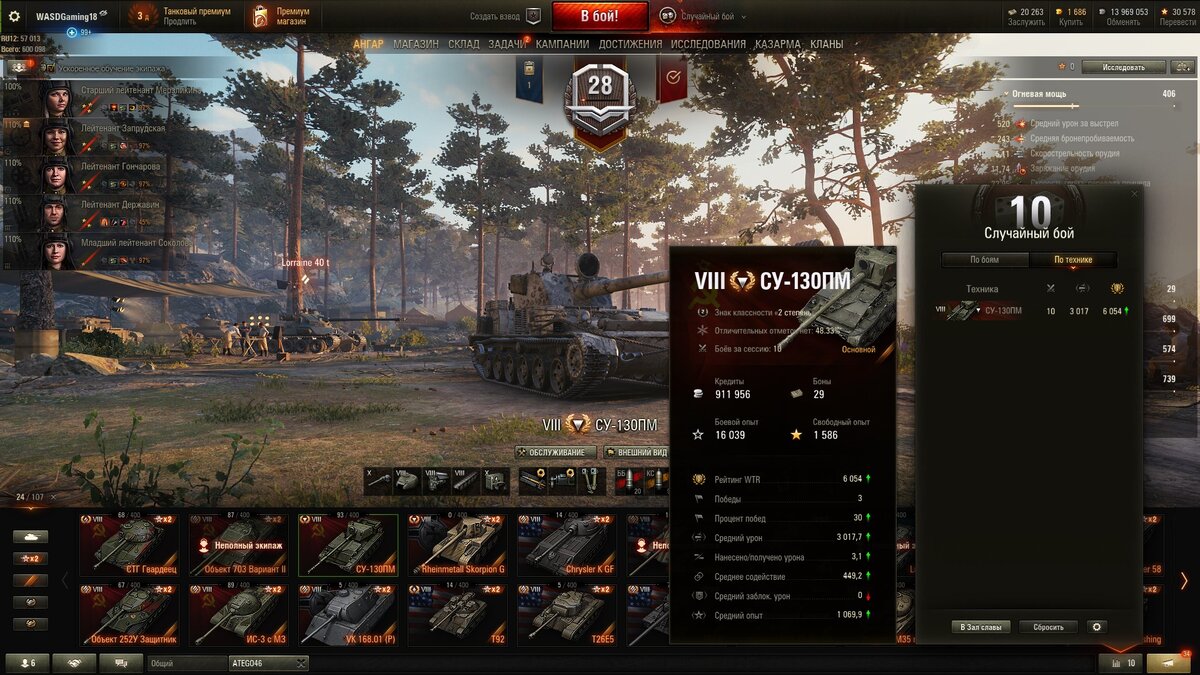
Task: Click the «Исследовать» research button
Action: (x=1123, y=67)
